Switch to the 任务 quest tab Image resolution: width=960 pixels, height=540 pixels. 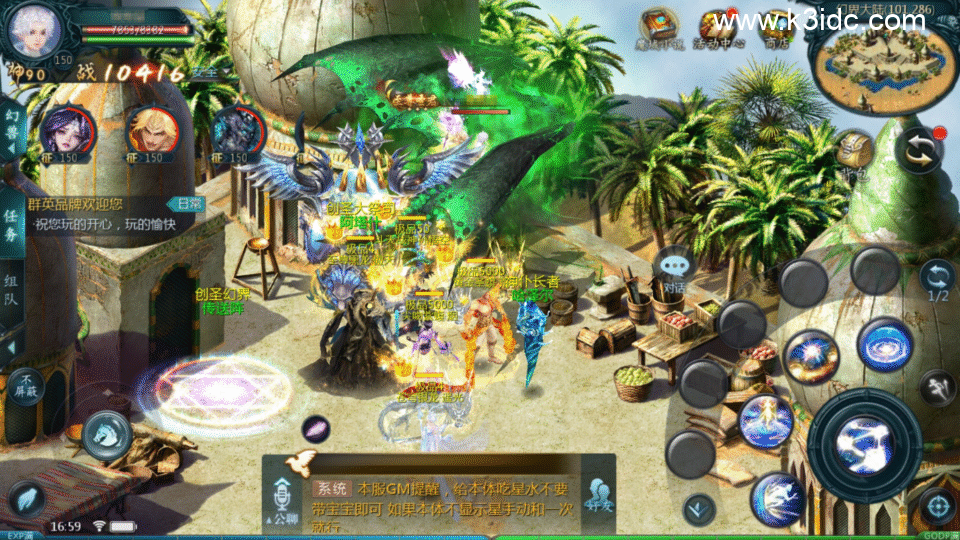point(12,227)
